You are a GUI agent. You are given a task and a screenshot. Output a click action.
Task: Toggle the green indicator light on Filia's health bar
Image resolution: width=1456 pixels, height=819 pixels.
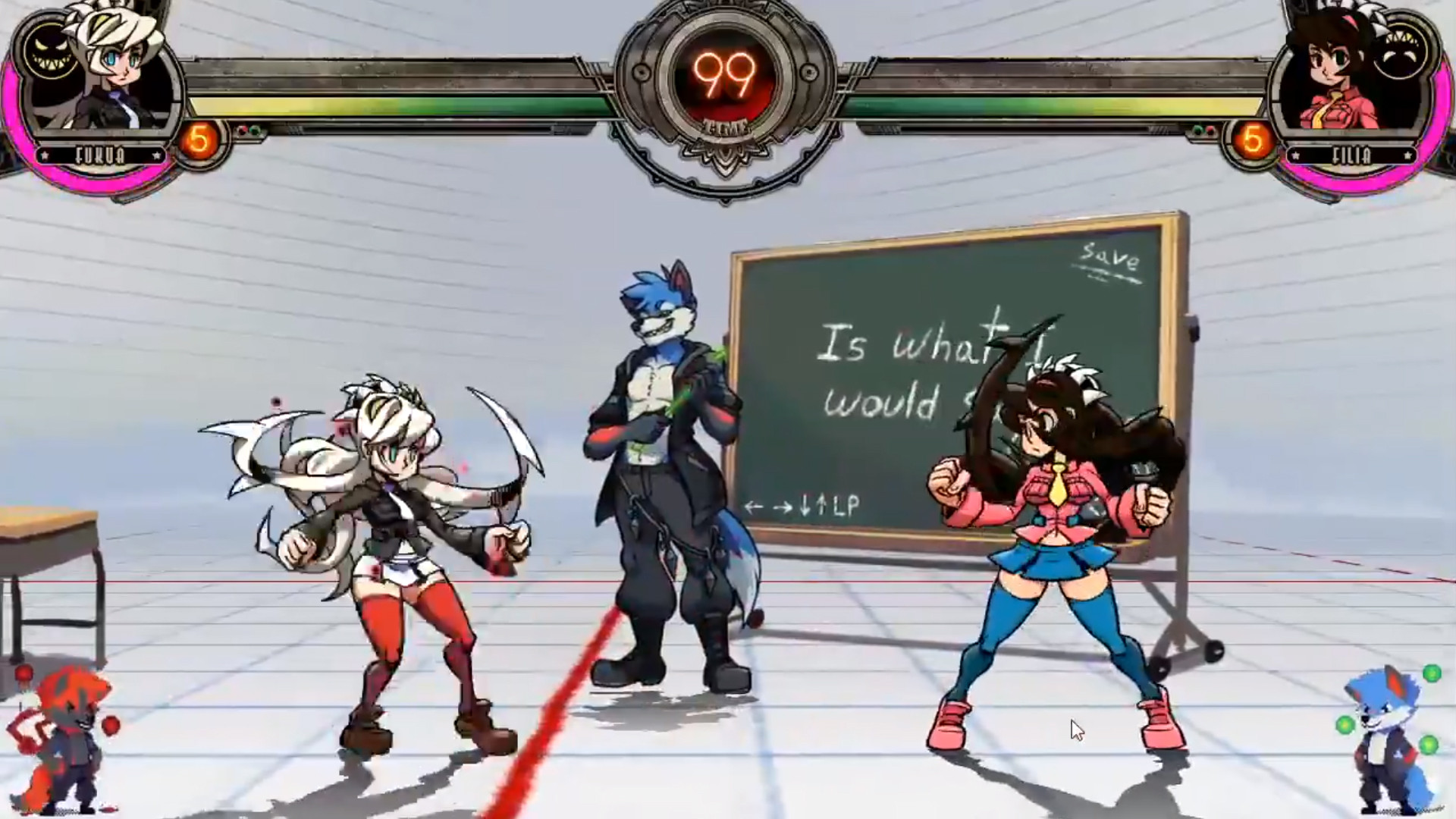(1197, 130)
